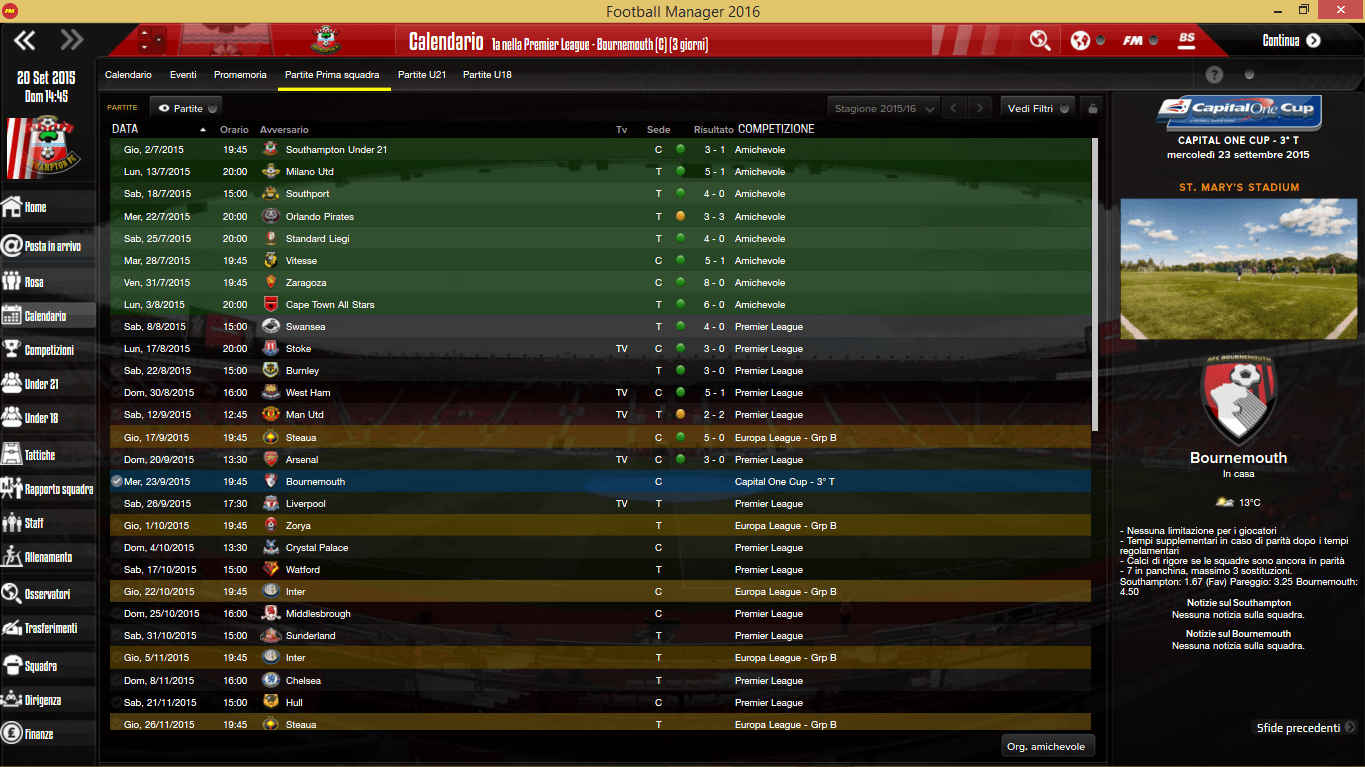Open the in-game search magnifier

click(1040, 40)
